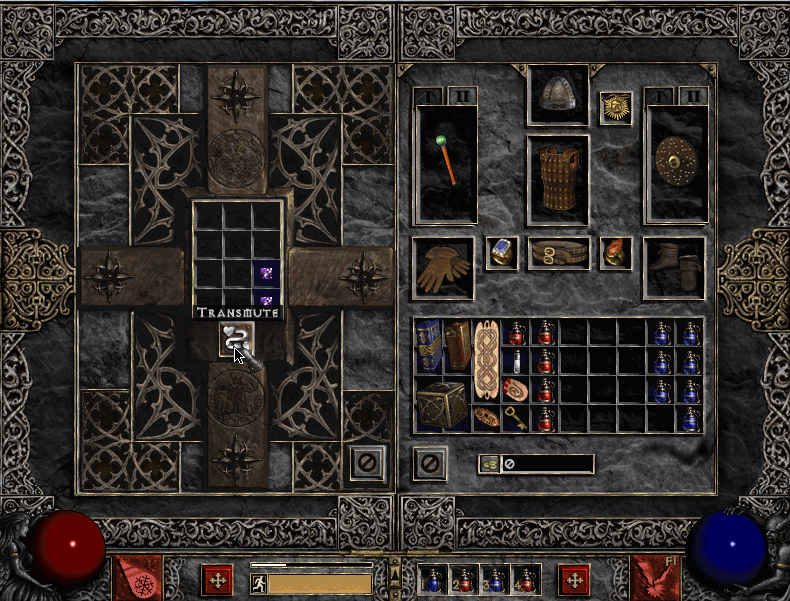Toggle the run/walk button
The image size is (790, 601).
pos(257,582)
